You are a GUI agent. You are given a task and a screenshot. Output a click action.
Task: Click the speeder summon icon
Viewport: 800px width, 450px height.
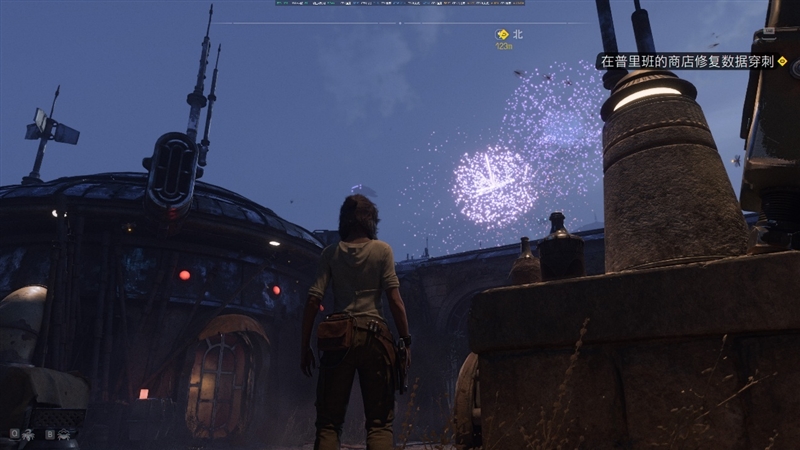[x=65, y=435]
